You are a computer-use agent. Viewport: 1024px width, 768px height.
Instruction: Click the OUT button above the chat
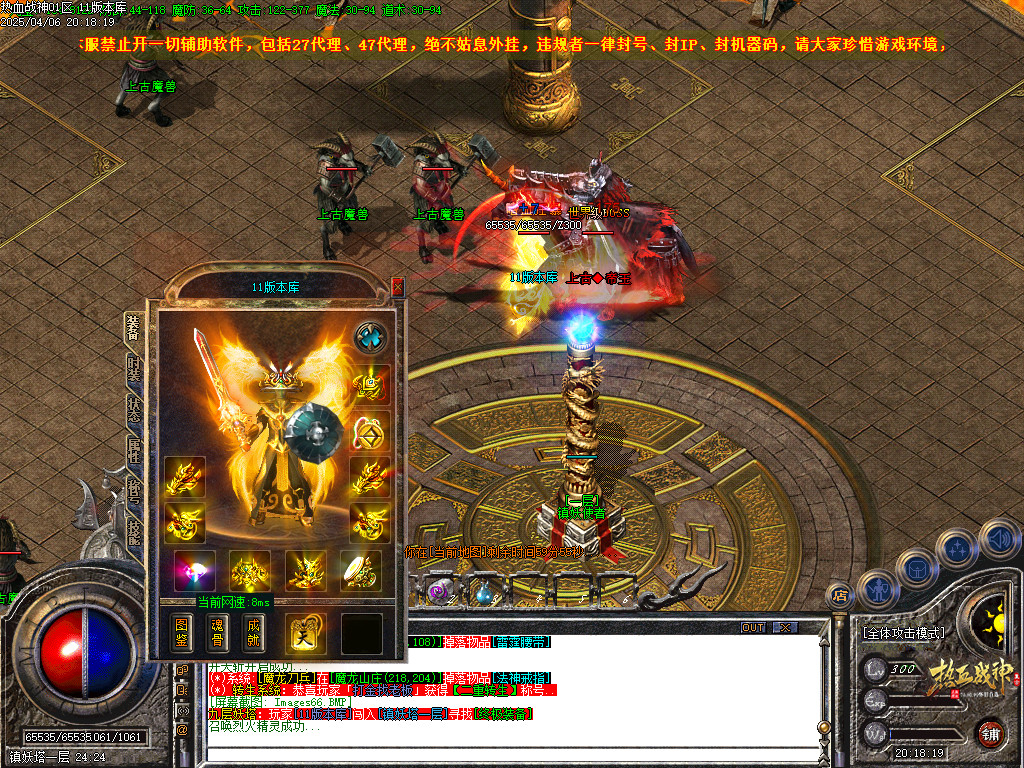[753, 627]
